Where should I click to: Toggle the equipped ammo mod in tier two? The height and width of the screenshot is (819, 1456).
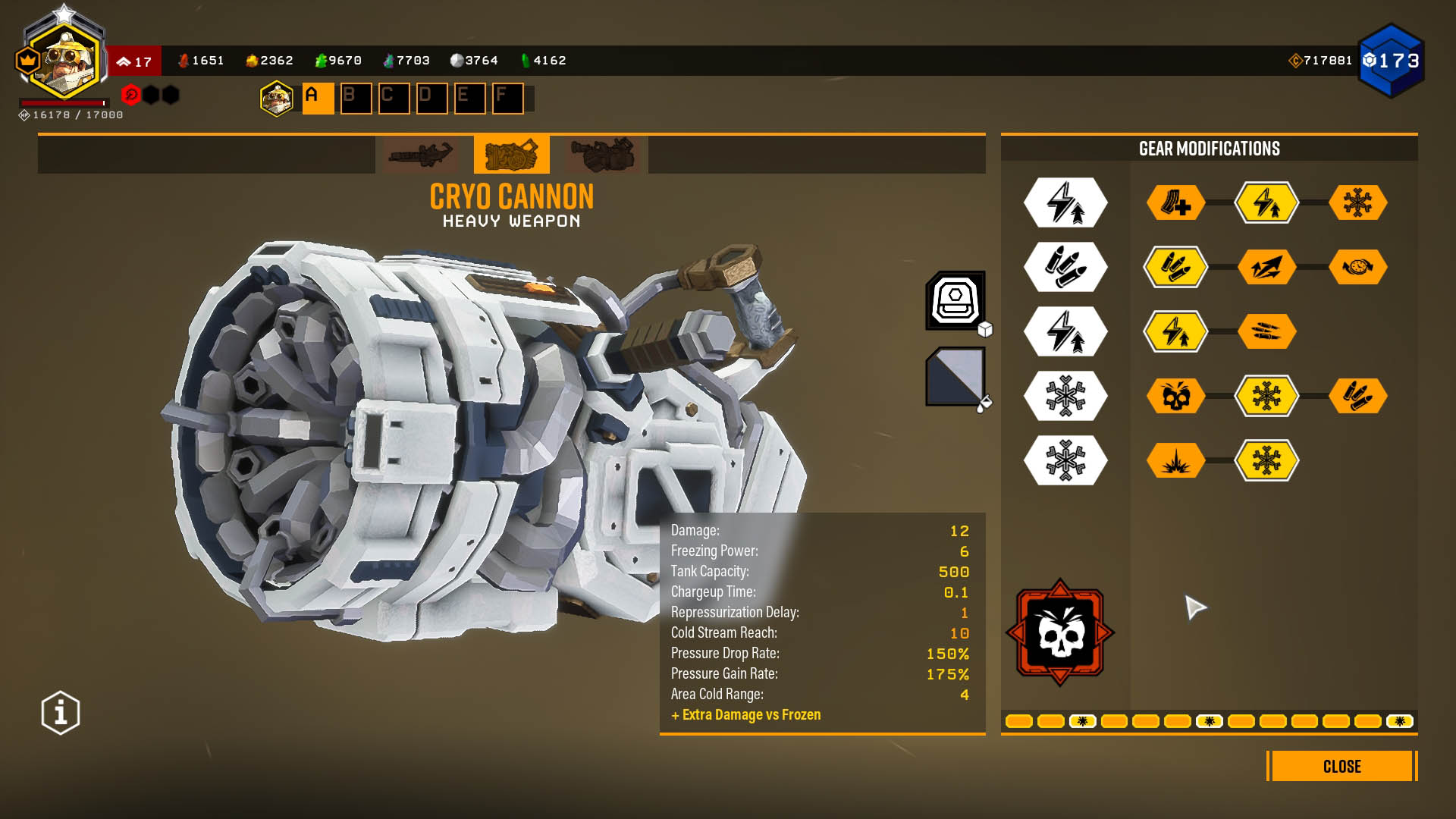pos(1175,267)
